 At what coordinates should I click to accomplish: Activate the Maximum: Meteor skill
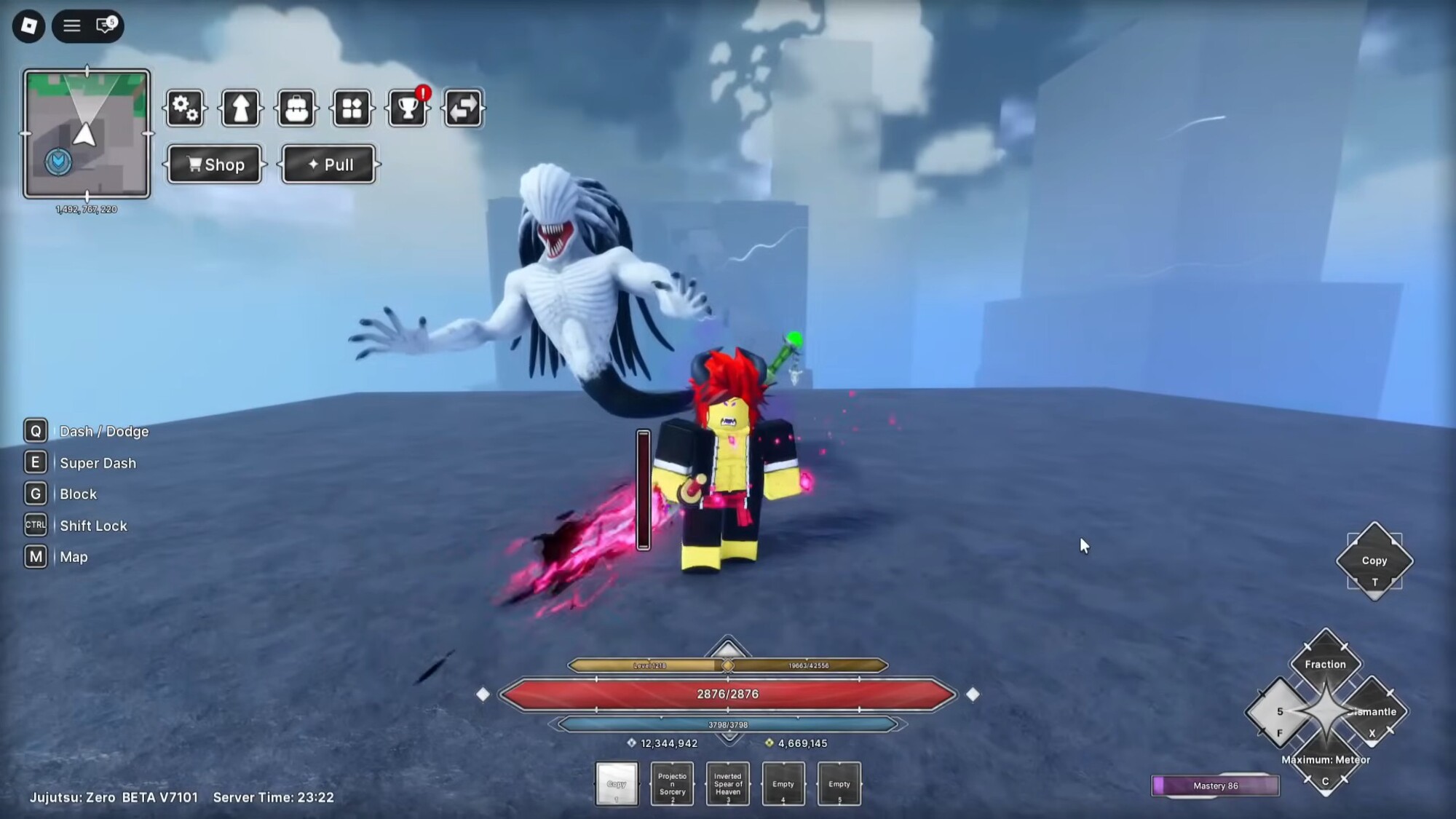(x=1326, y=761)
